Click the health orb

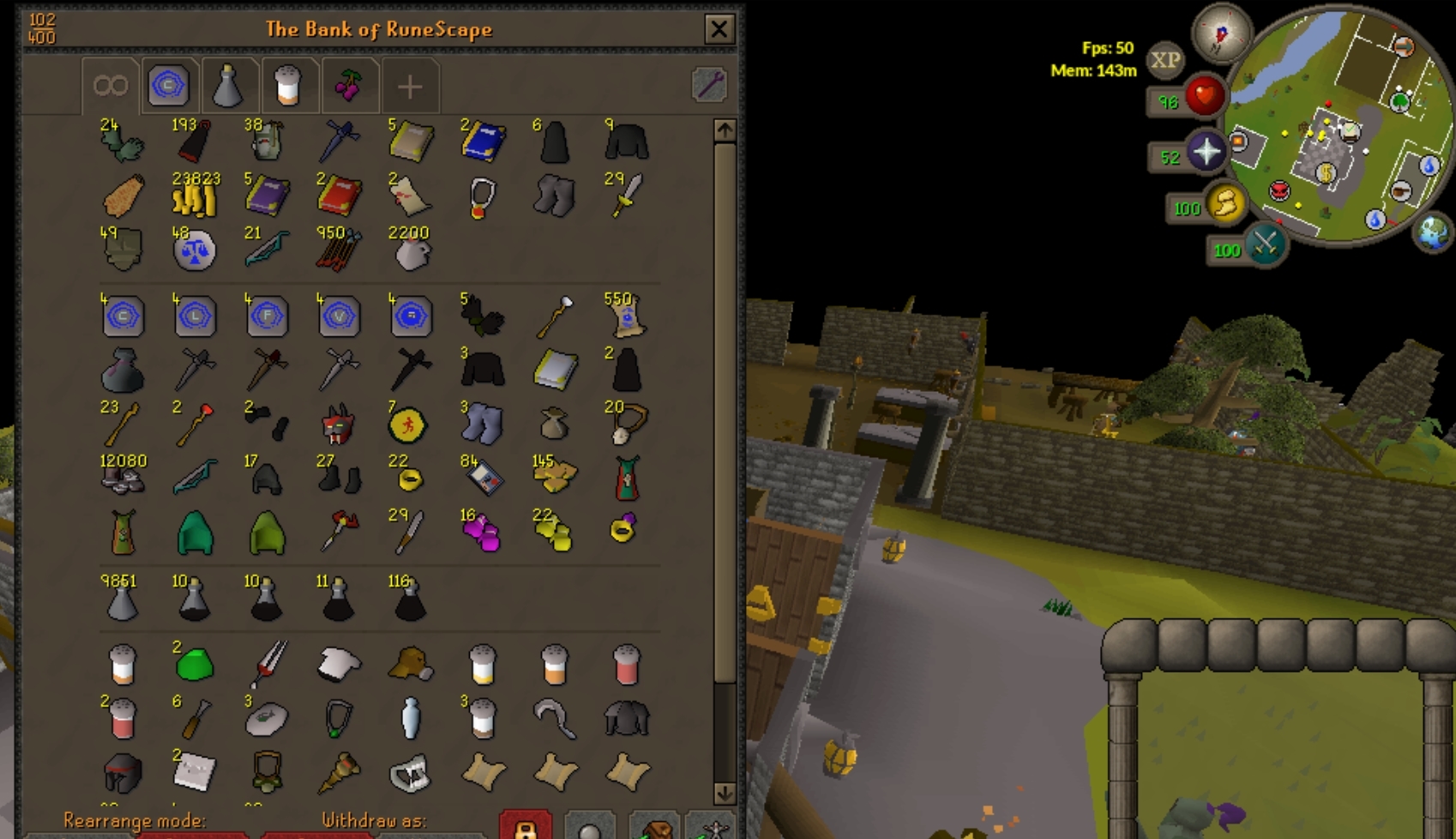point(1203,97)
